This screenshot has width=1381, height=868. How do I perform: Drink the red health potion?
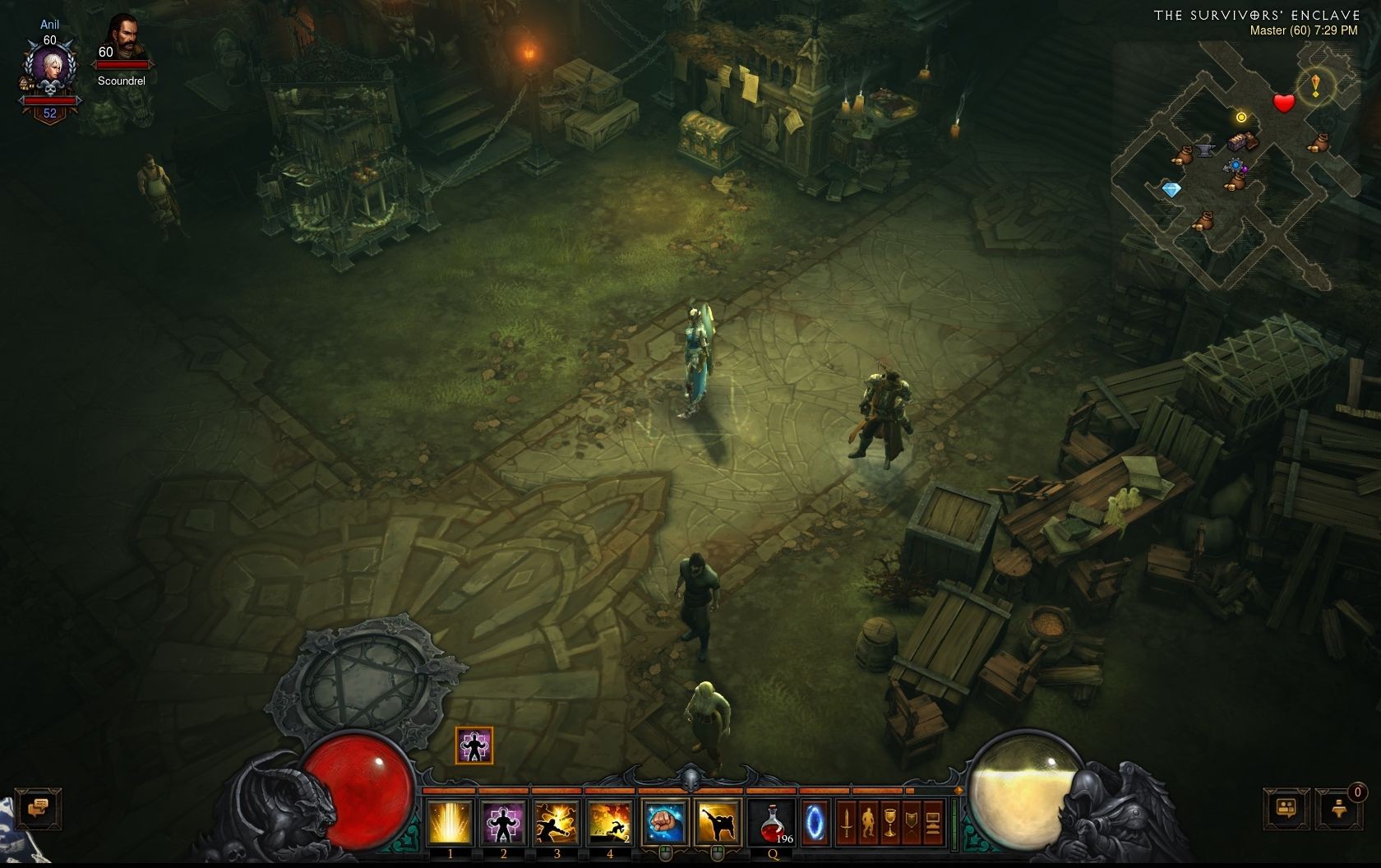point(772,822)
